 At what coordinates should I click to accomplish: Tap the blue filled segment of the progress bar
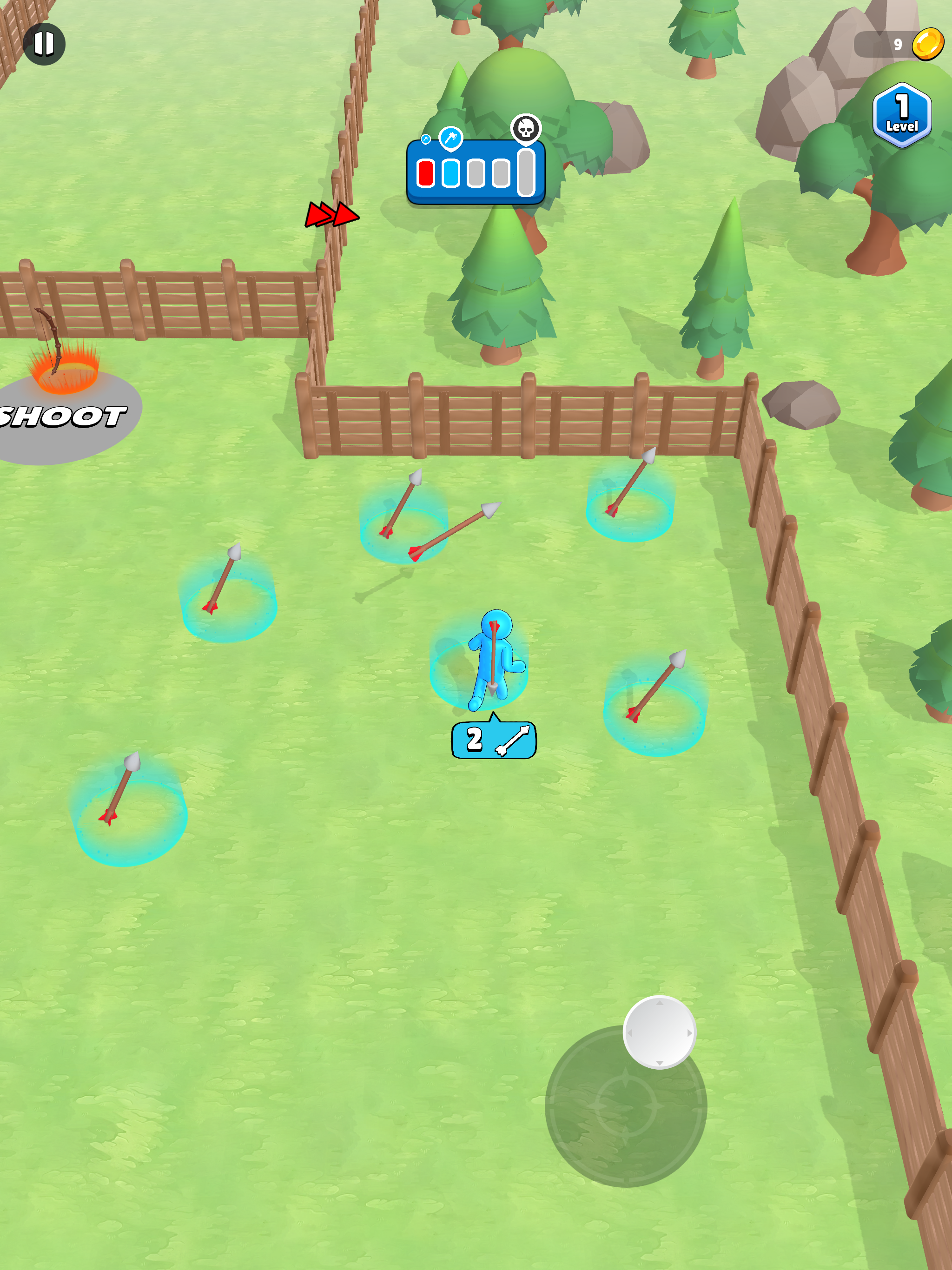coord(451,172)
